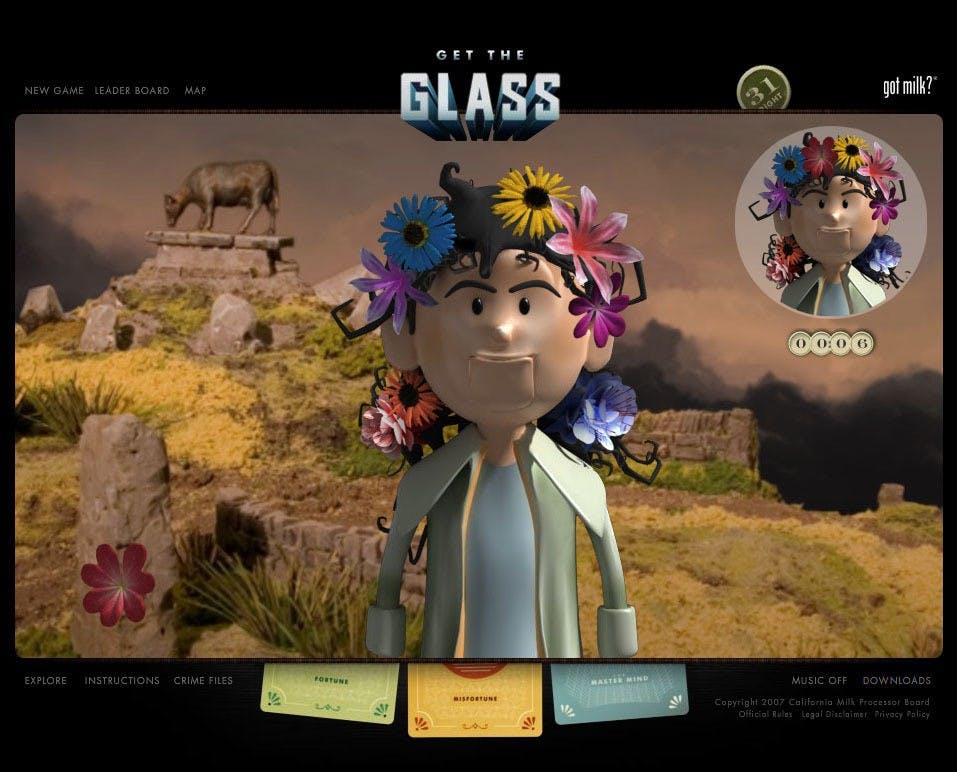Open the Downloads page
The image size is (957, 772).
tap(897, 681)
